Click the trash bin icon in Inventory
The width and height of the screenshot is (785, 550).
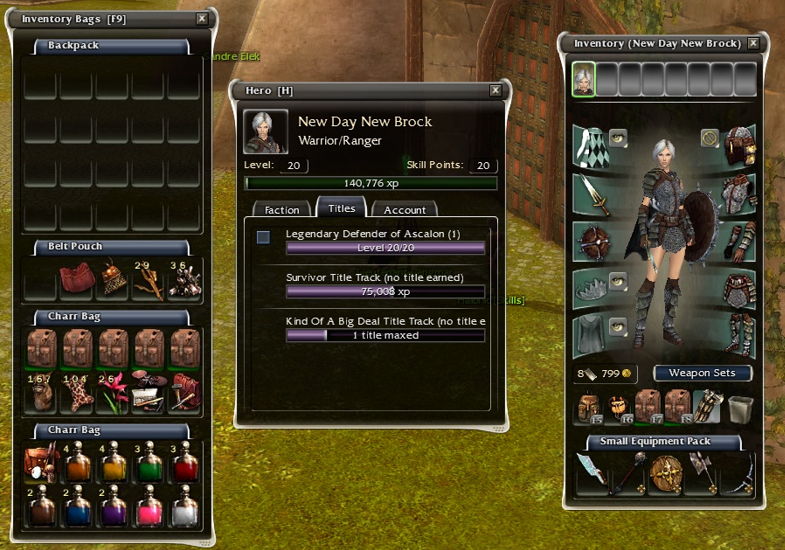[x=739, y=408]
